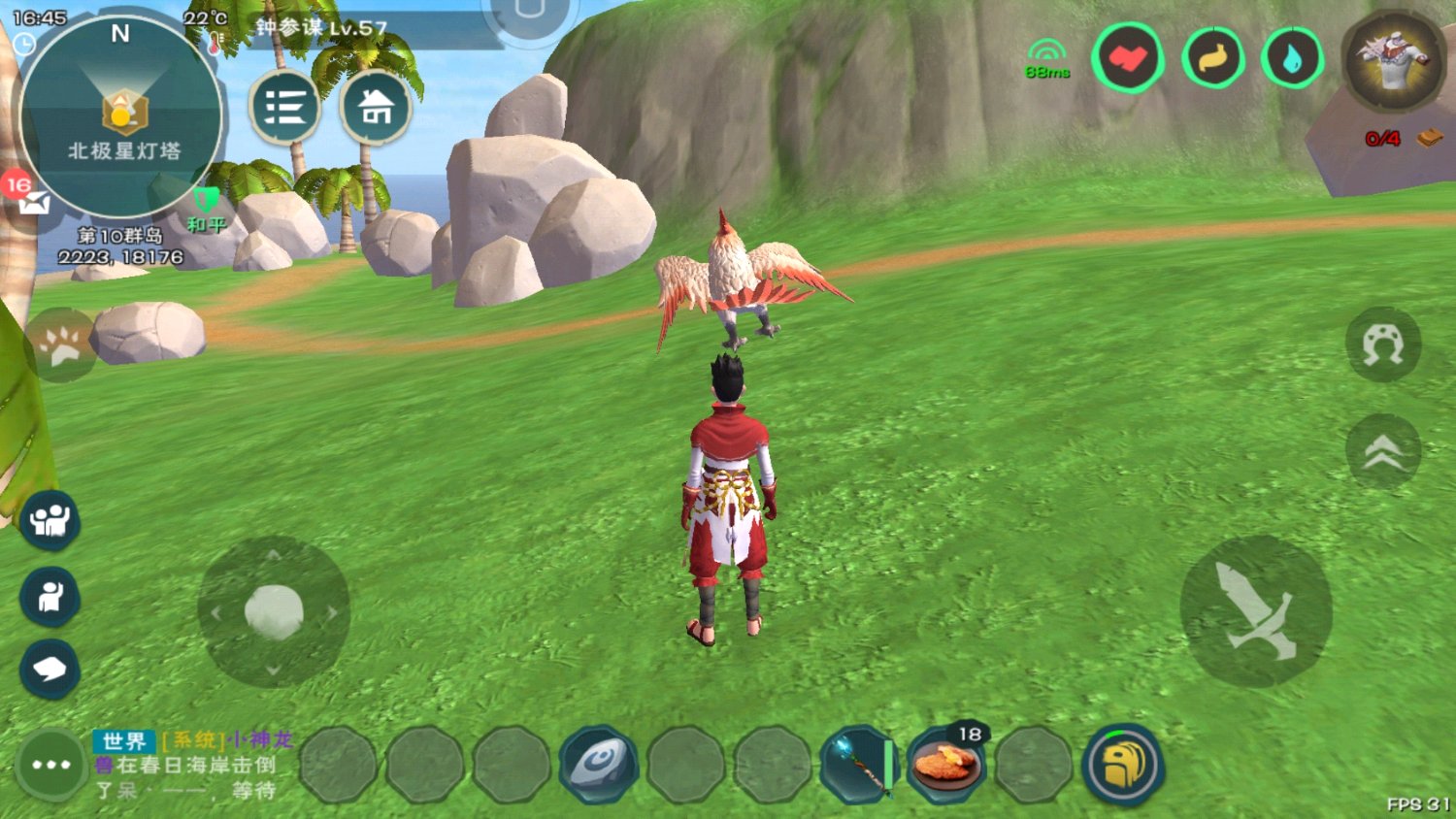Jump using the double-arrow up button

coord(1382,451)
